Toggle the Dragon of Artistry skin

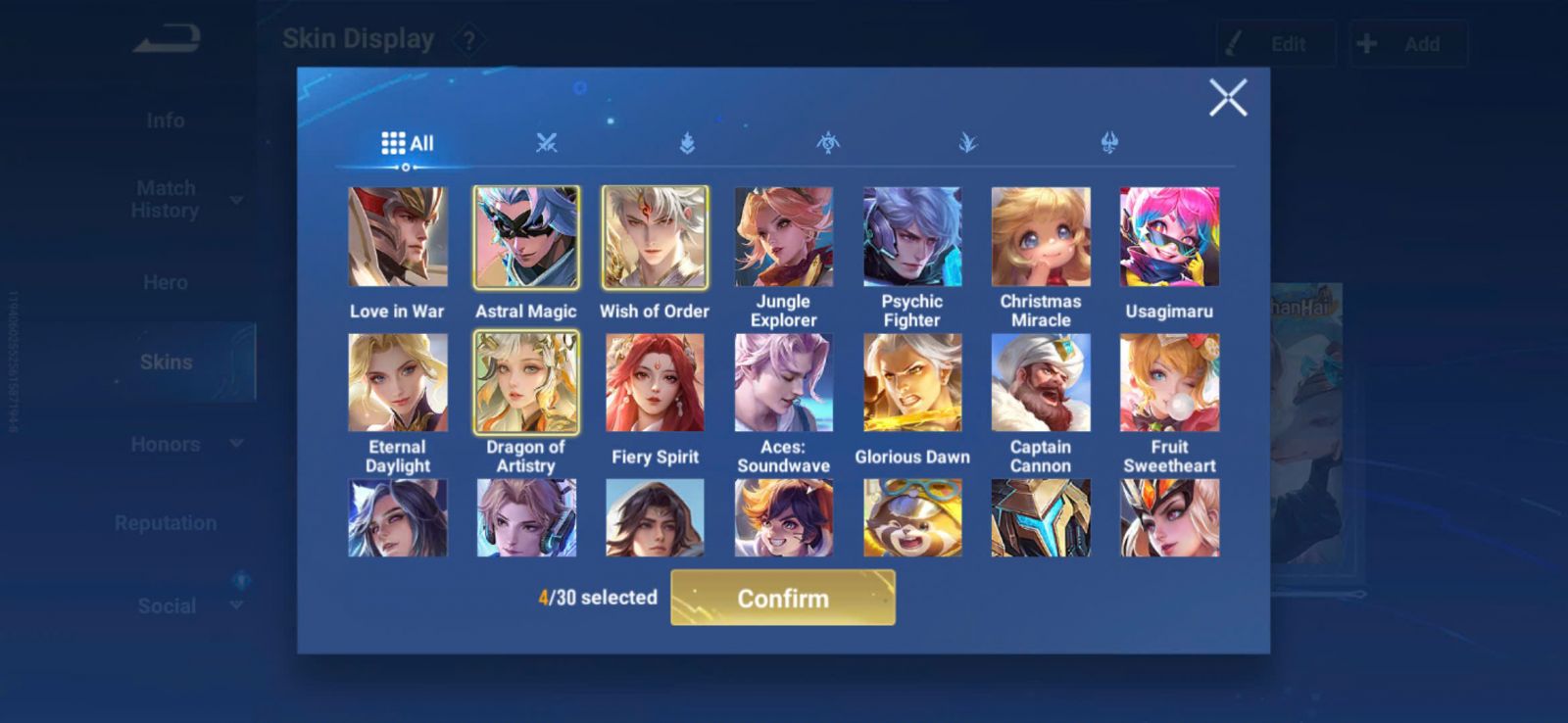[x=526, y=382]
